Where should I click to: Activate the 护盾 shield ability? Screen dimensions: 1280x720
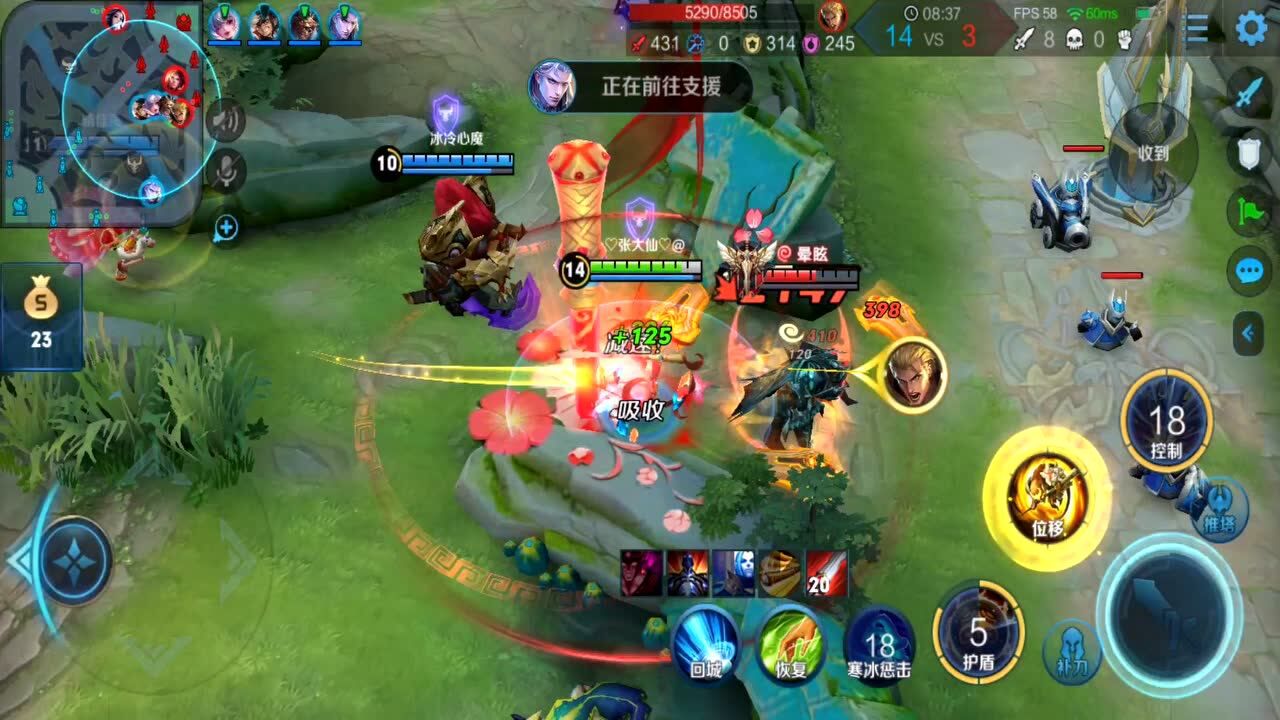tap(978, 633)
